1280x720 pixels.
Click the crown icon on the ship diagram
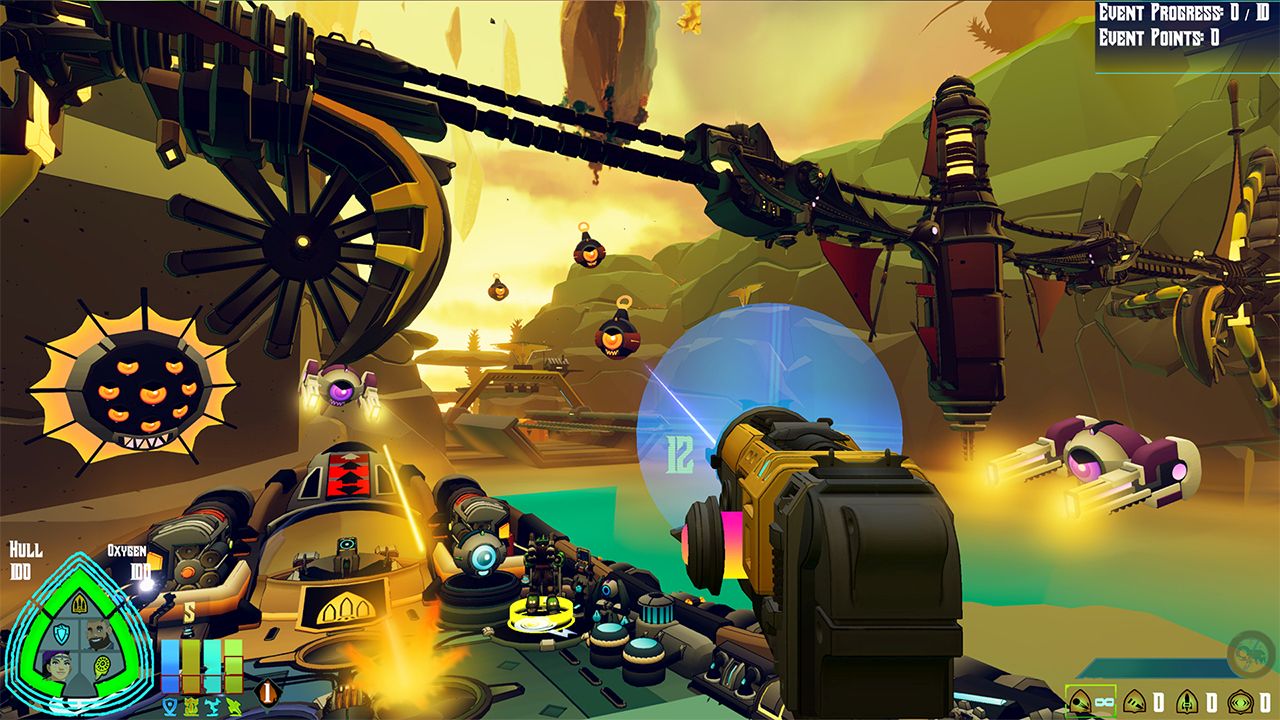(79, 605)
